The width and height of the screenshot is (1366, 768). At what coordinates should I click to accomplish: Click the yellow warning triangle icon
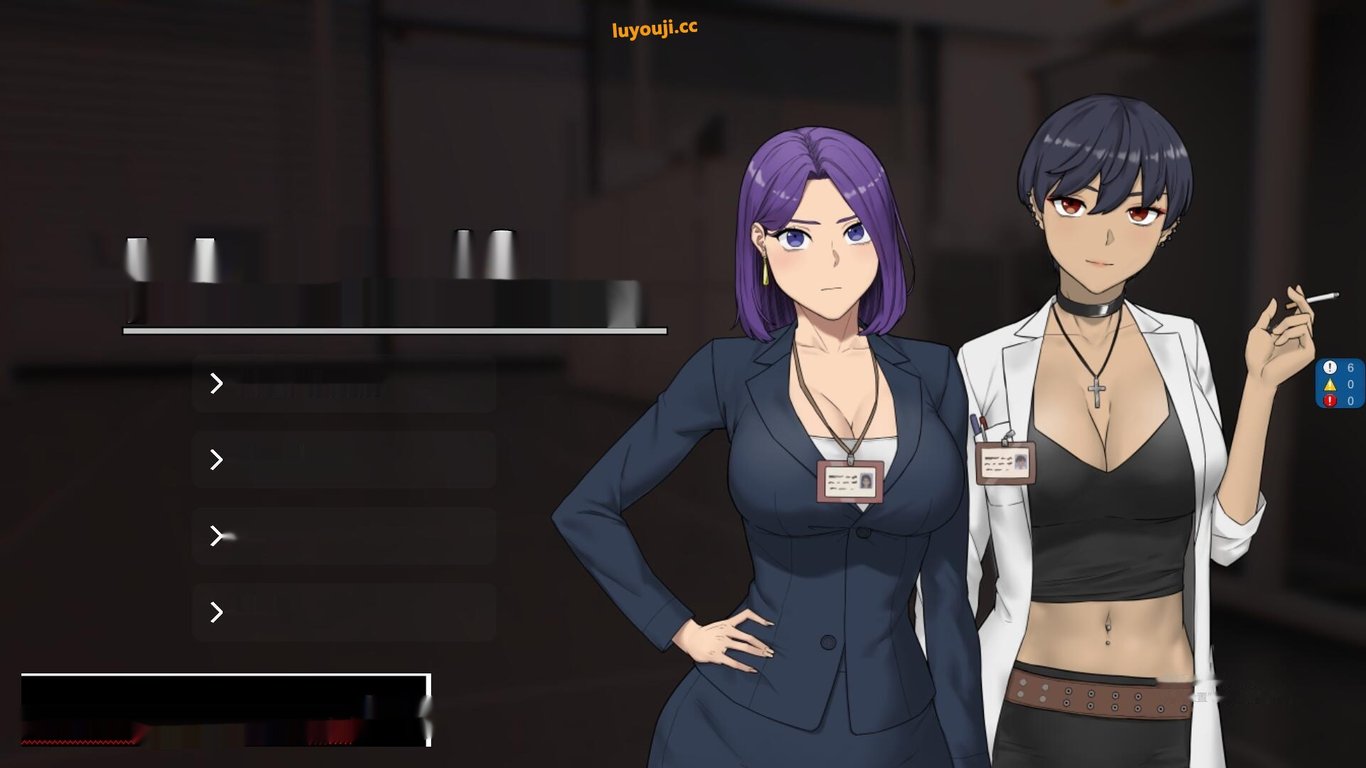click(x=1331, y=382)
